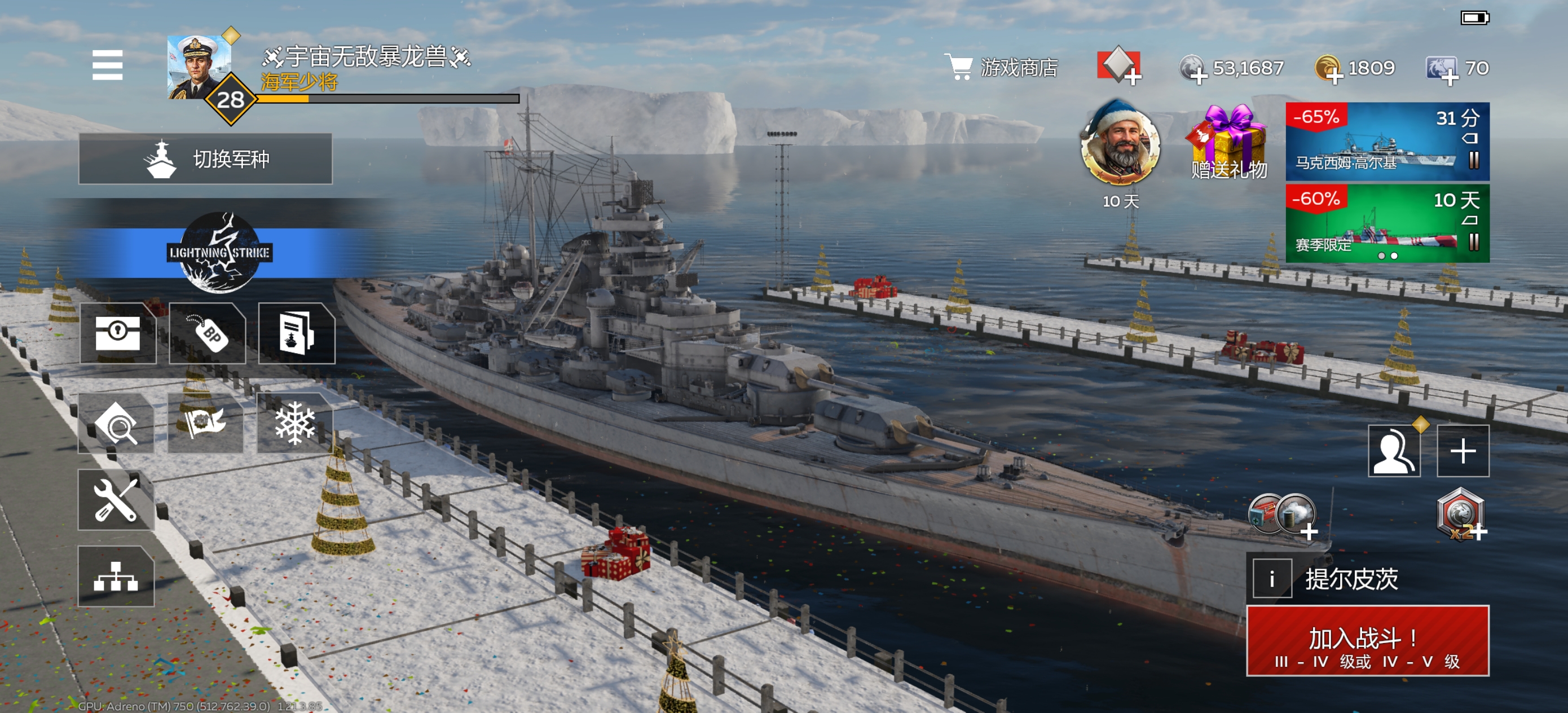Open the magnifying glass inspect icon
This screenshot has height=713, width=1568.
click(116, 424)
